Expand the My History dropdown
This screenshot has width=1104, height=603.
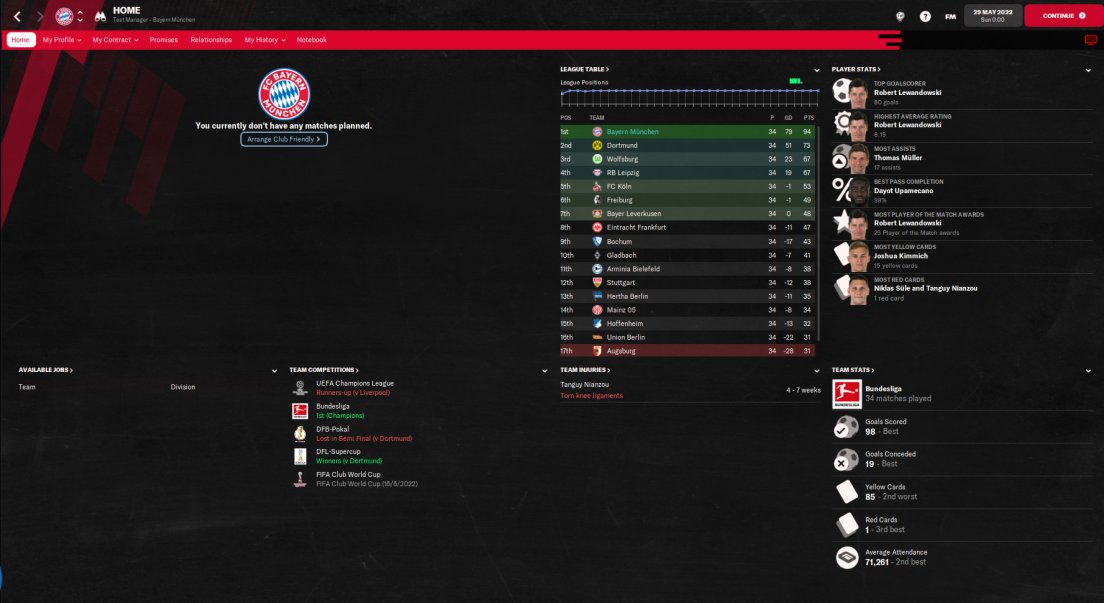[264, 40]
